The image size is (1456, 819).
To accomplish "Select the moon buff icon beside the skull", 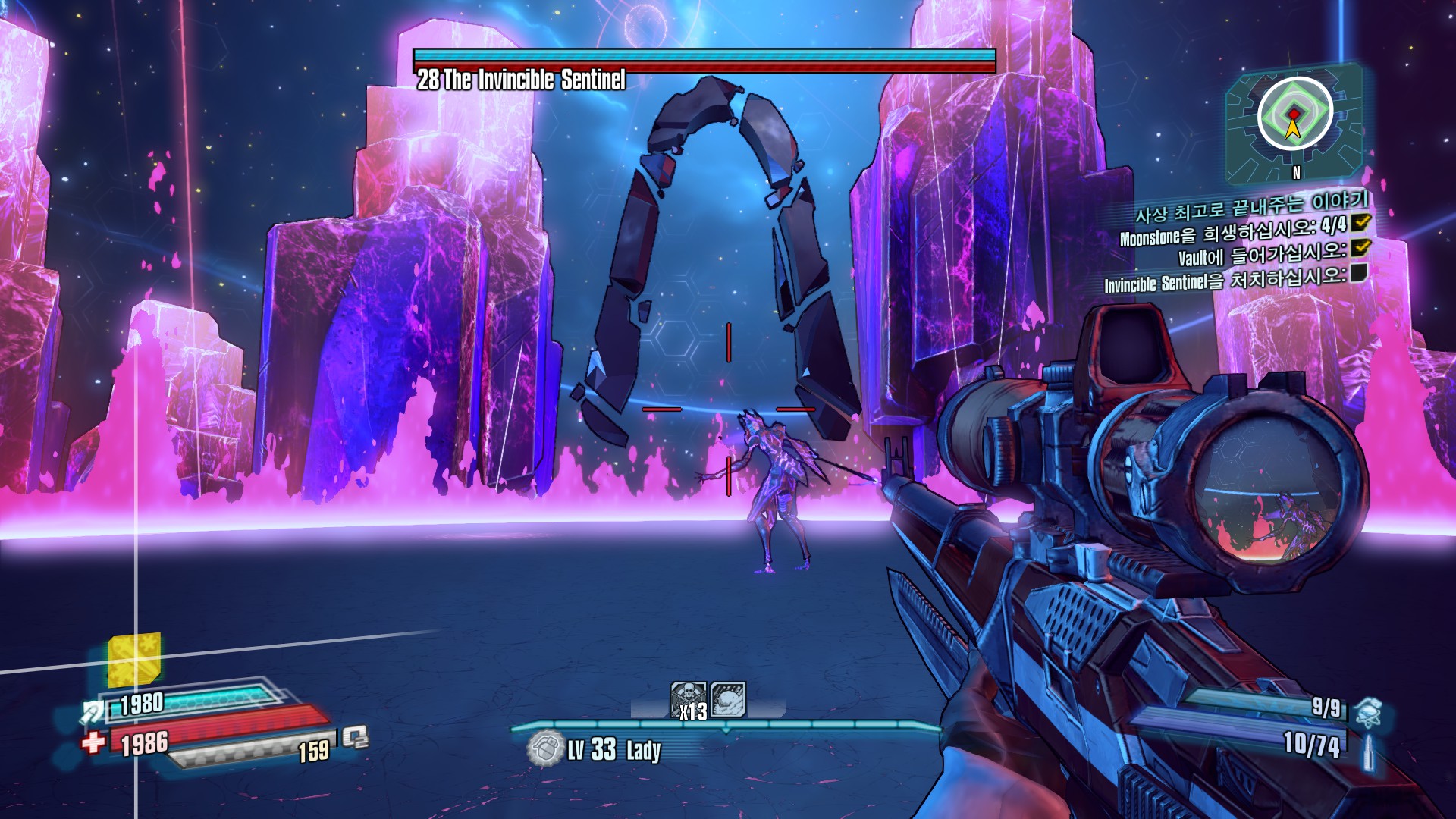I will [728, 698].
